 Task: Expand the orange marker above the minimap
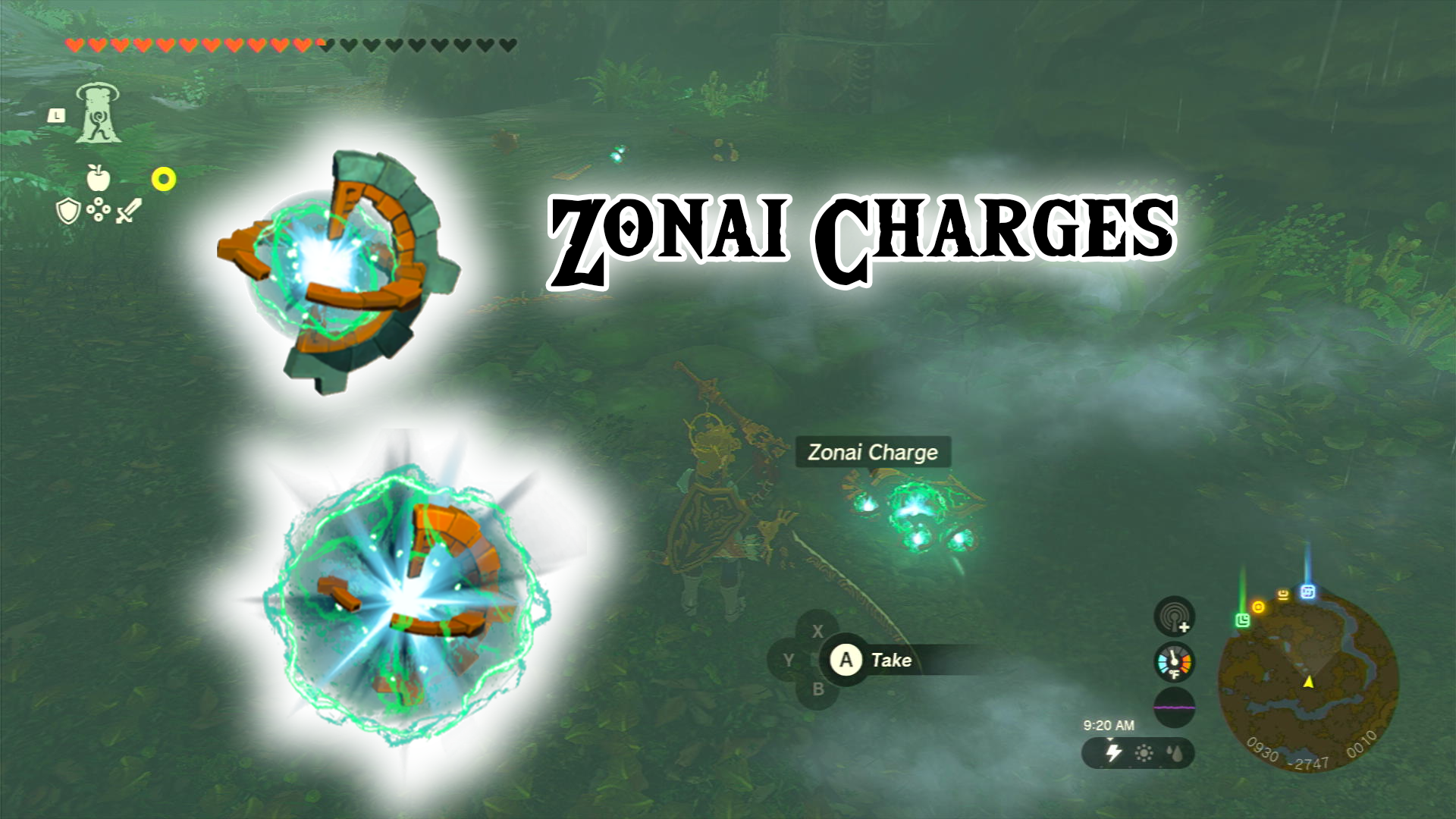pos(1259,607)
